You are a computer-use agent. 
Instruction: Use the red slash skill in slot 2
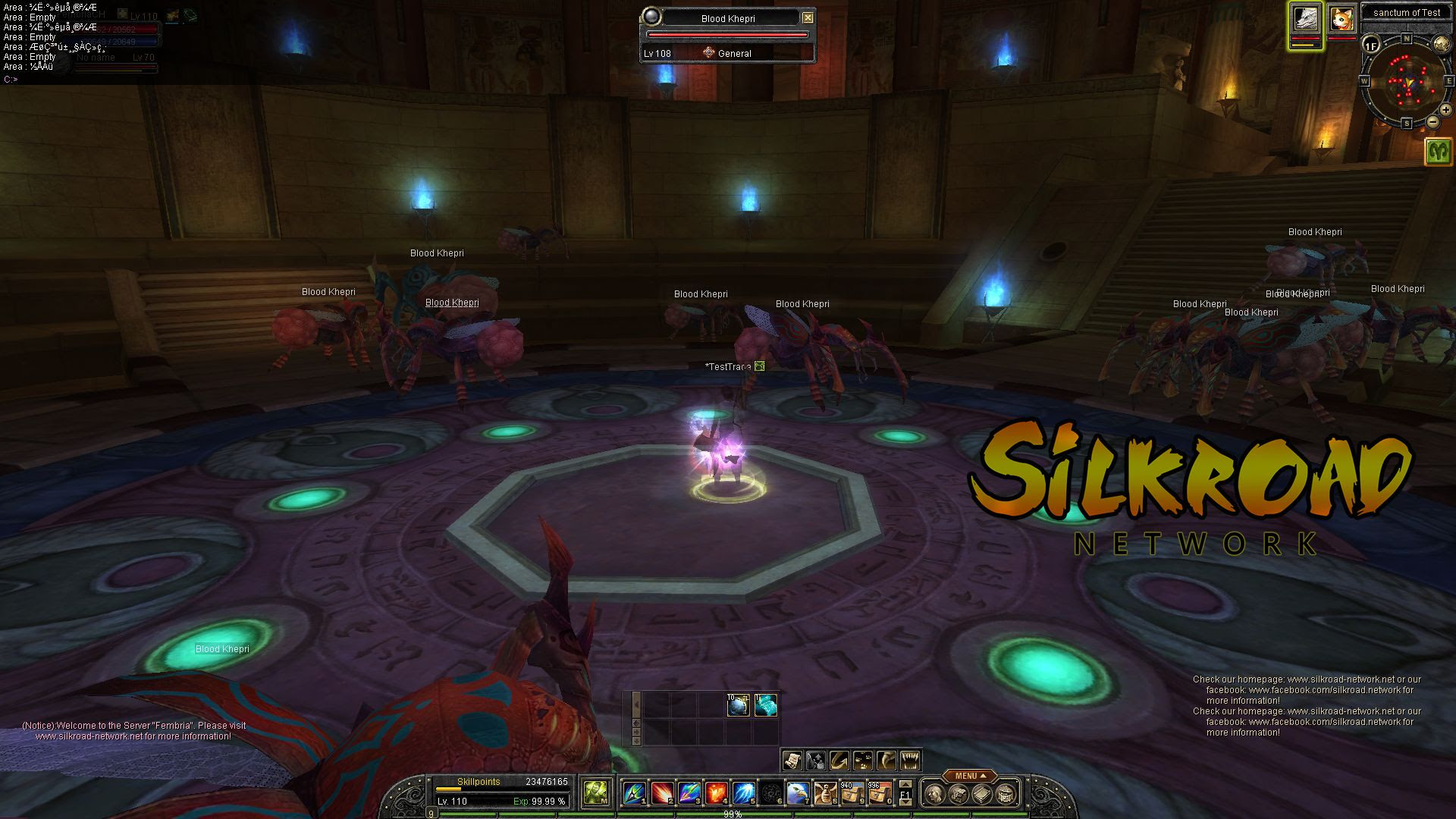pos(661,793)
